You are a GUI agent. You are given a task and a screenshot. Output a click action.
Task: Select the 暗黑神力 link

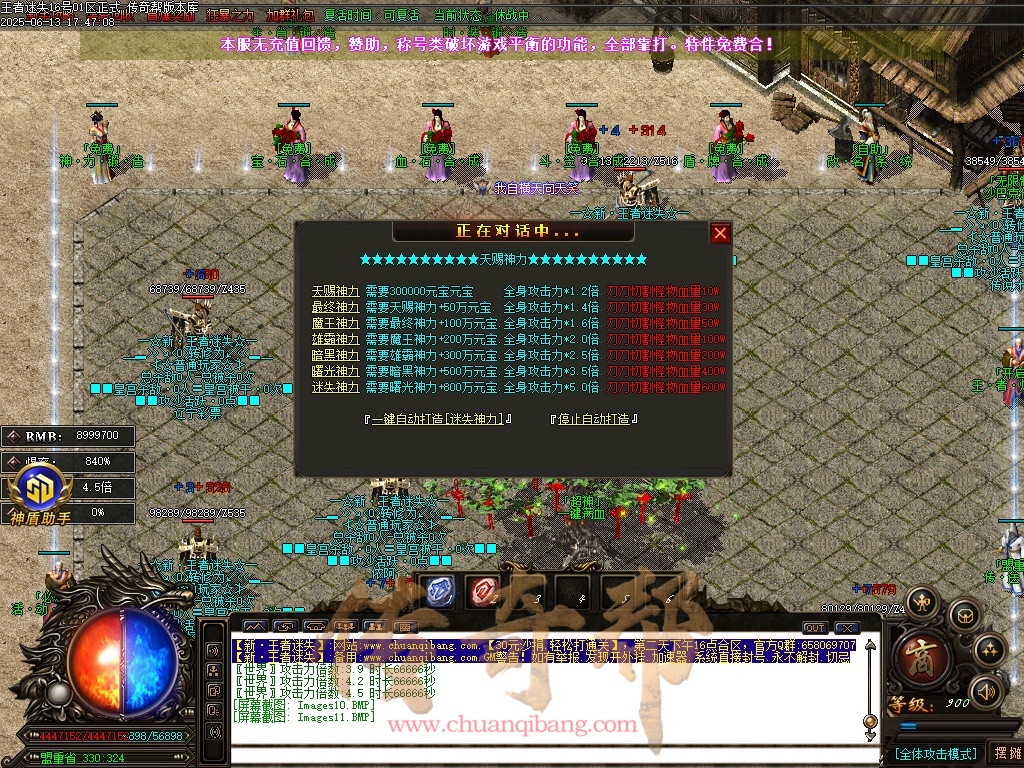click(x=335, y=355)
